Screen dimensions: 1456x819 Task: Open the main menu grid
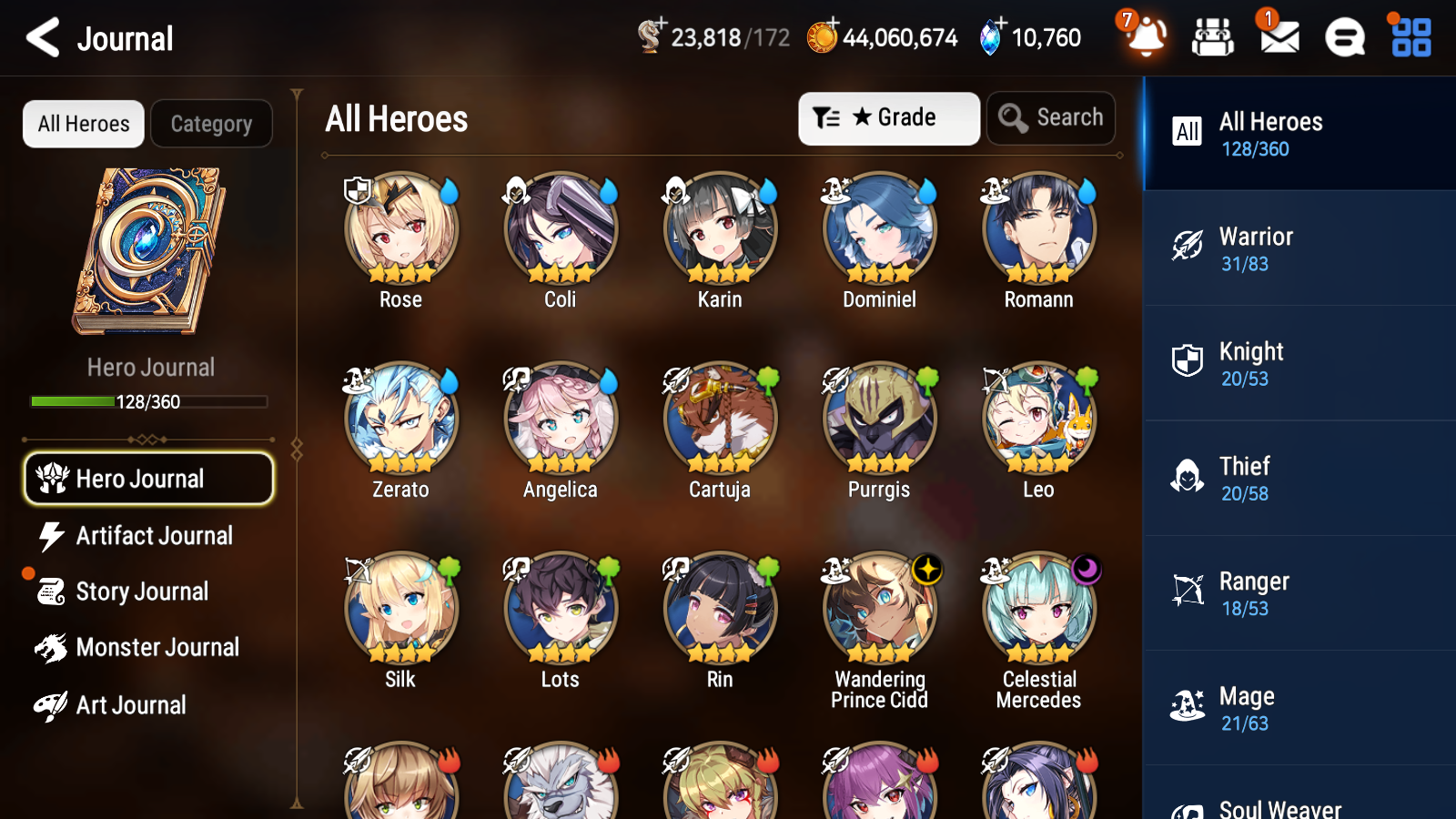point(1409,37)
